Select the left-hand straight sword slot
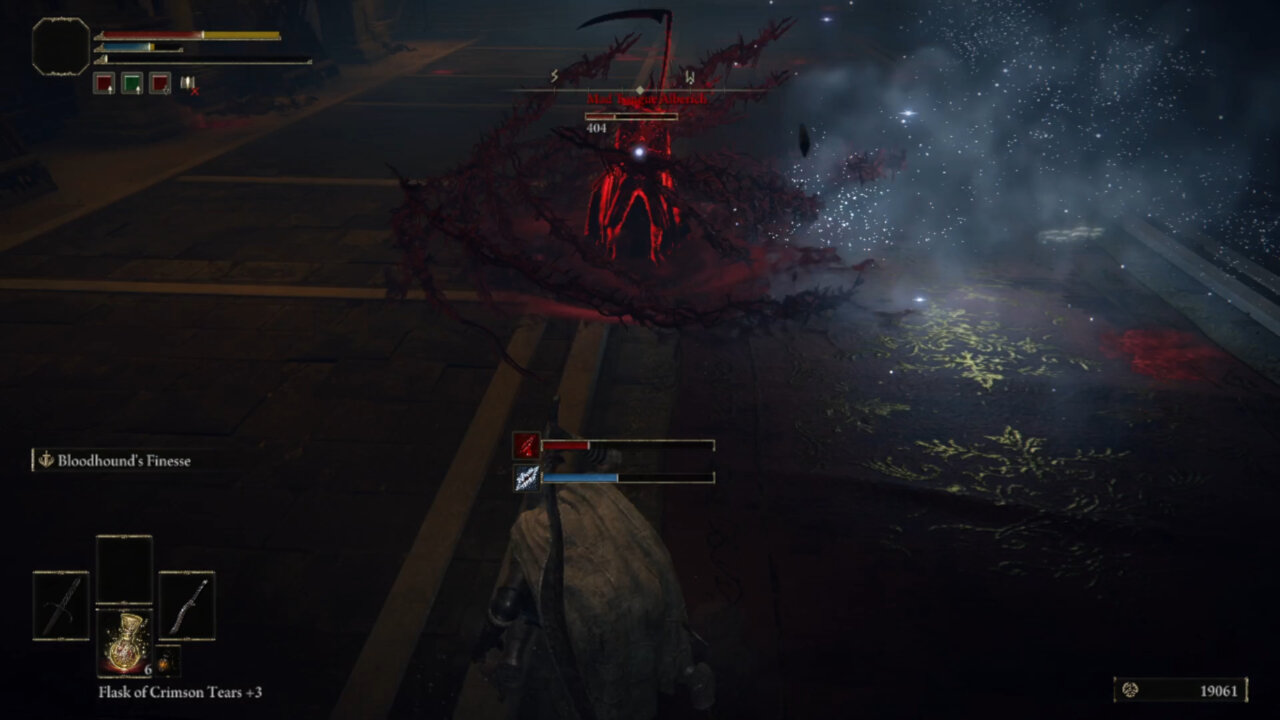This screenshot has width=1280, height=720. pos(61,605)
